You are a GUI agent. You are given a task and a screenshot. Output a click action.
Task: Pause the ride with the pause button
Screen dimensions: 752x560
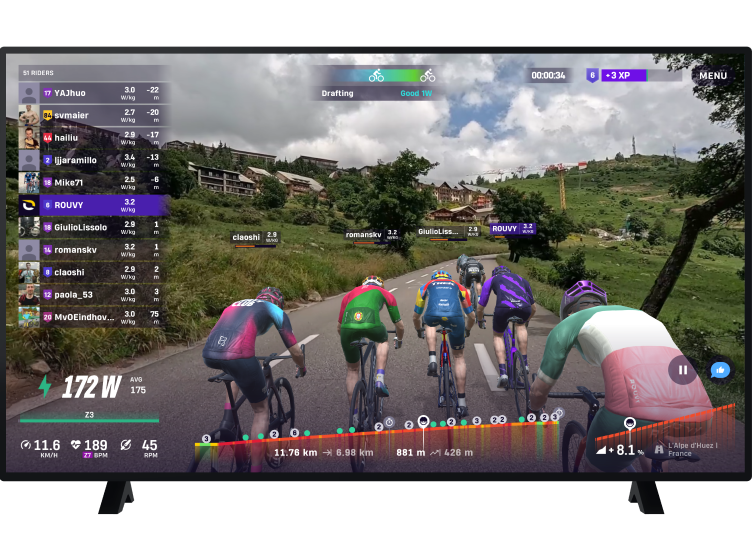(x=683, y=369)
